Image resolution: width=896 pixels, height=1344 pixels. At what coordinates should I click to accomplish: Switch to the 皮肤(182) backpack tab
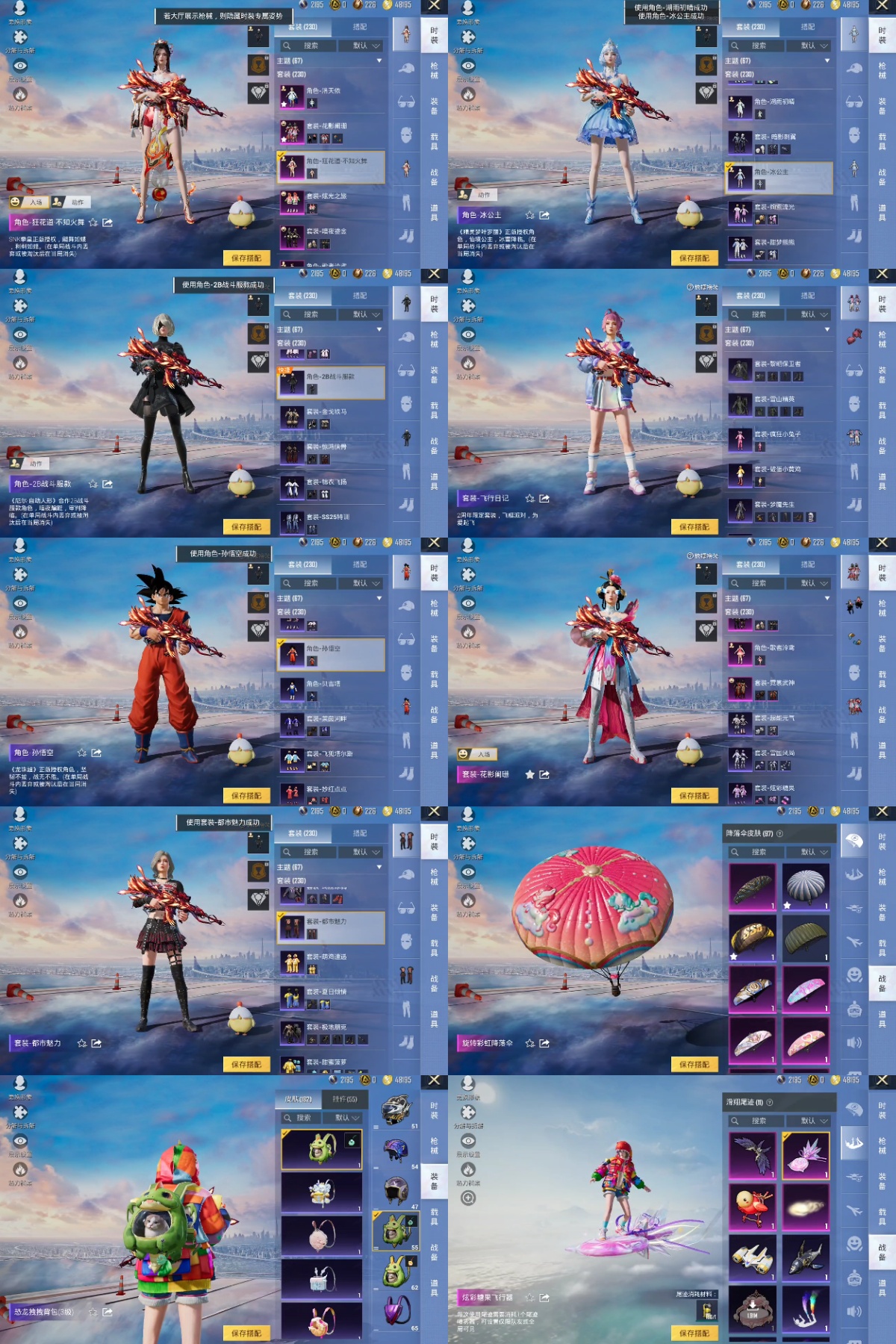tap(299, 1099)
